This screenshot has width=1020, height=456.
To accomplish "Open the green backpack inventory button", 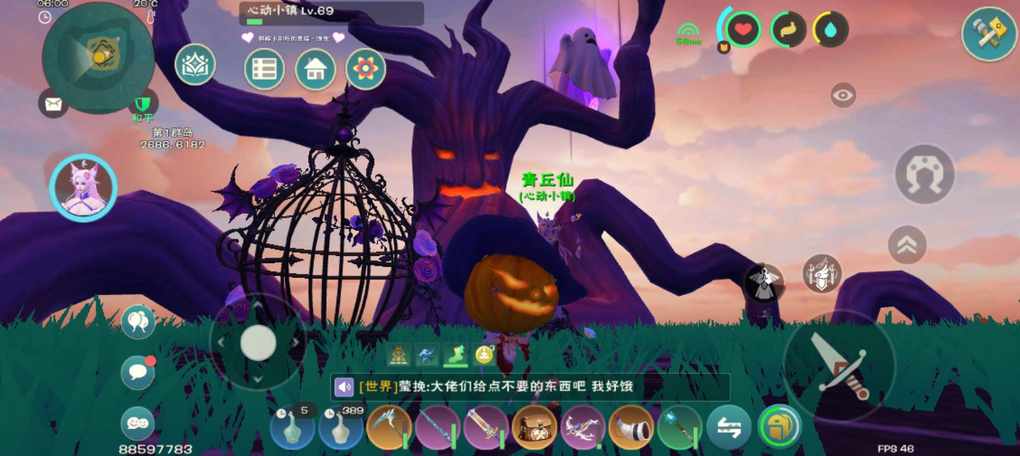I will 779,427.
